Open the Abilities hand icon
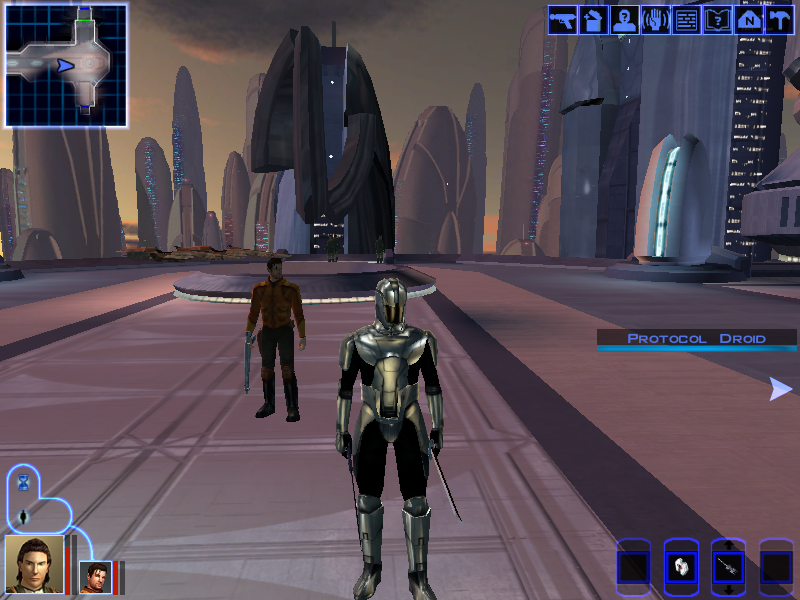Image resolution: width=800 pixels, height=600 pixels. click(x=655, y=20)
